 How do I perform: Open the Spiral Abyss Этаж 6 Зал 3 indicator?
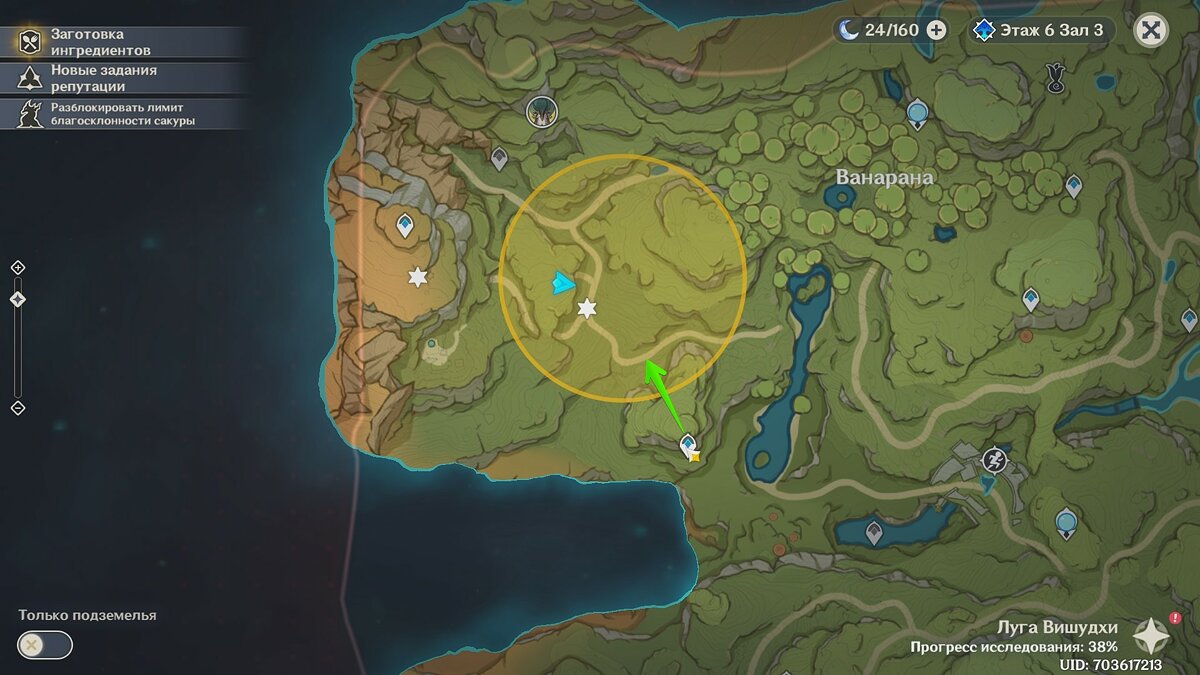coord(1040,30)
